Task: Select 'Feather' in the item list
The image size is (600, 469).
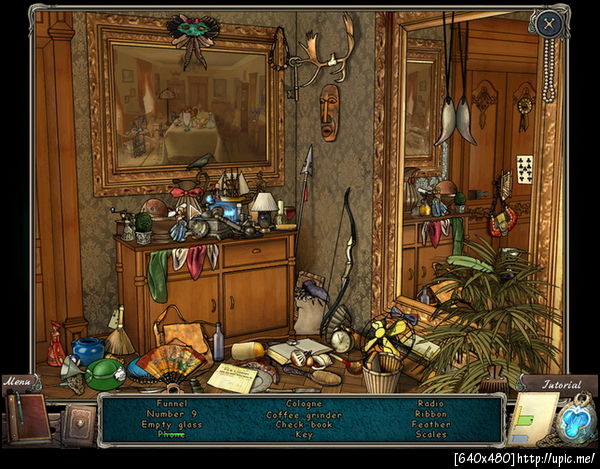Action: [431, 425]
